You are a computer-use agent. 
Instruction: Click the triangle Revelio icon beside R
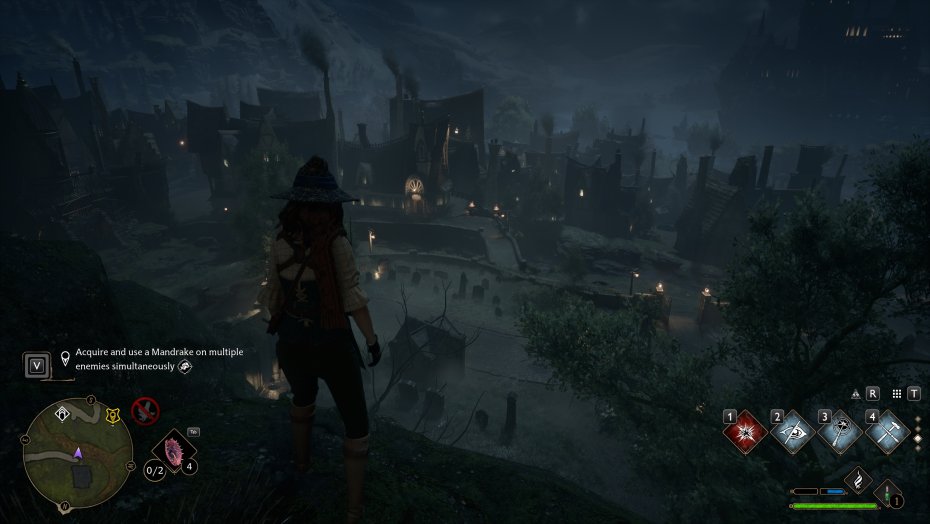pos(856,394)
